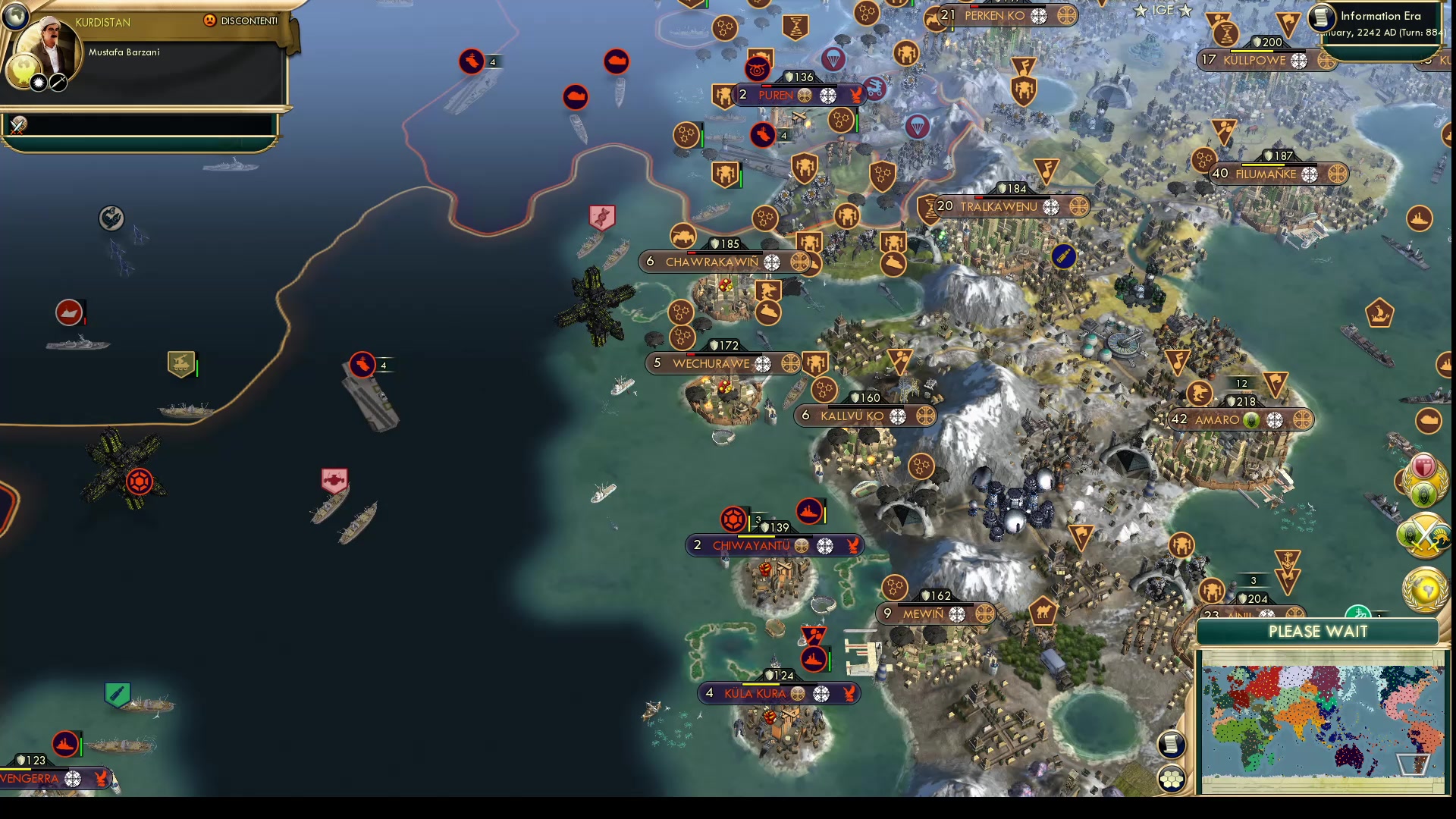Viewport: 1456px width, 819px height.
Task: Open the Information Era indicator panel
Action: coord(1382,16)
